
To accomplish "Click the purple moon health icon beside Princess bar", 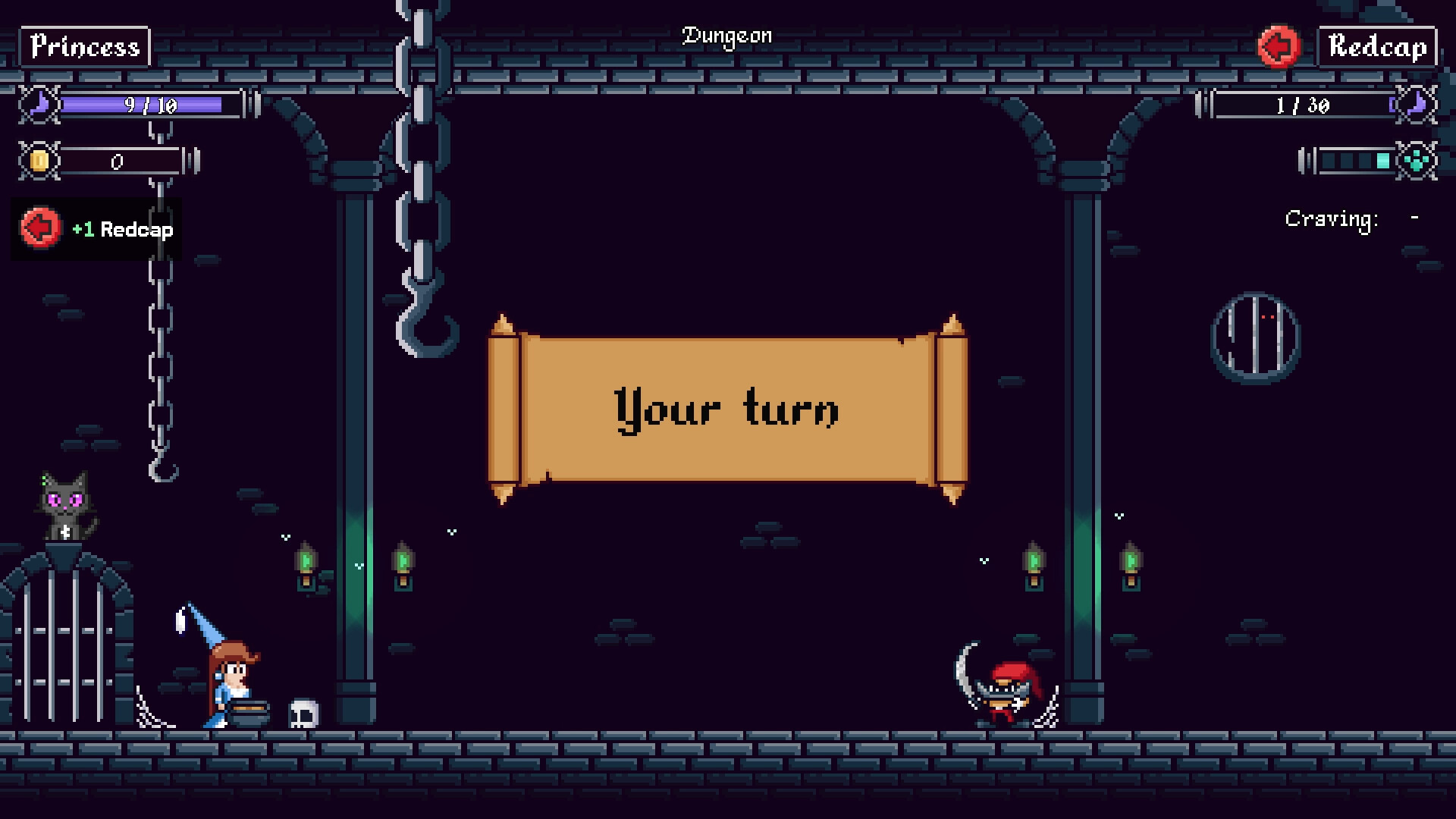I will click(38, 105).
